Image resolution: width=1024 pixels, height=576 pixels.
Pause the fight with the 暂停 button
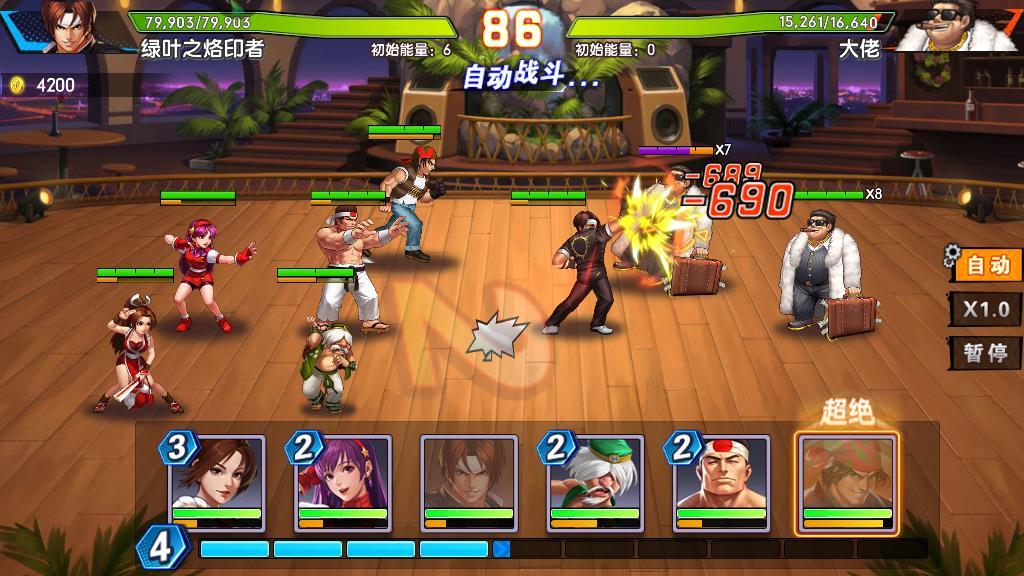click(986, 353)
